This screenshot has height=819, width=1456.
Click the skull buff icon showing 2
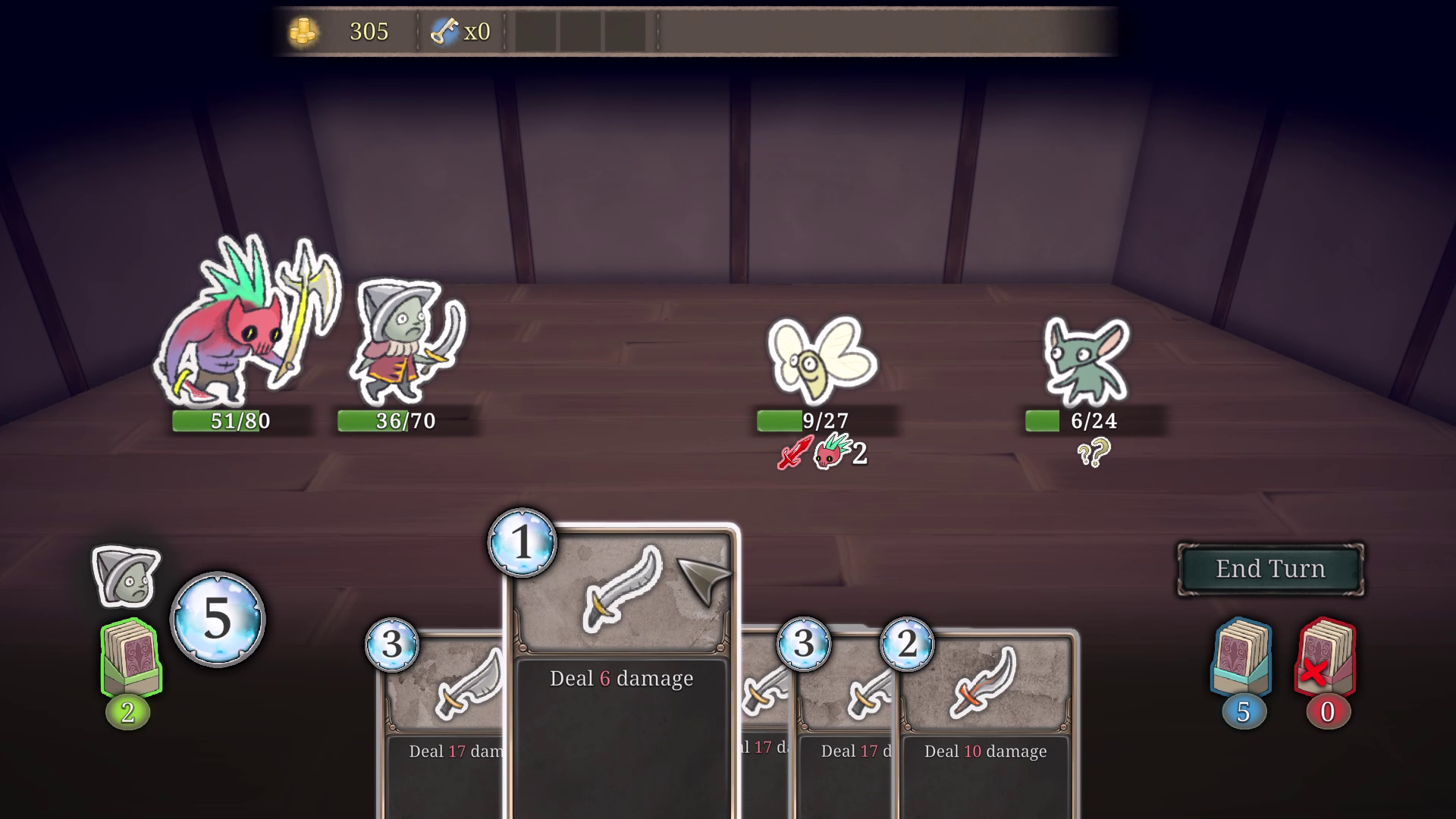[831, 455]
